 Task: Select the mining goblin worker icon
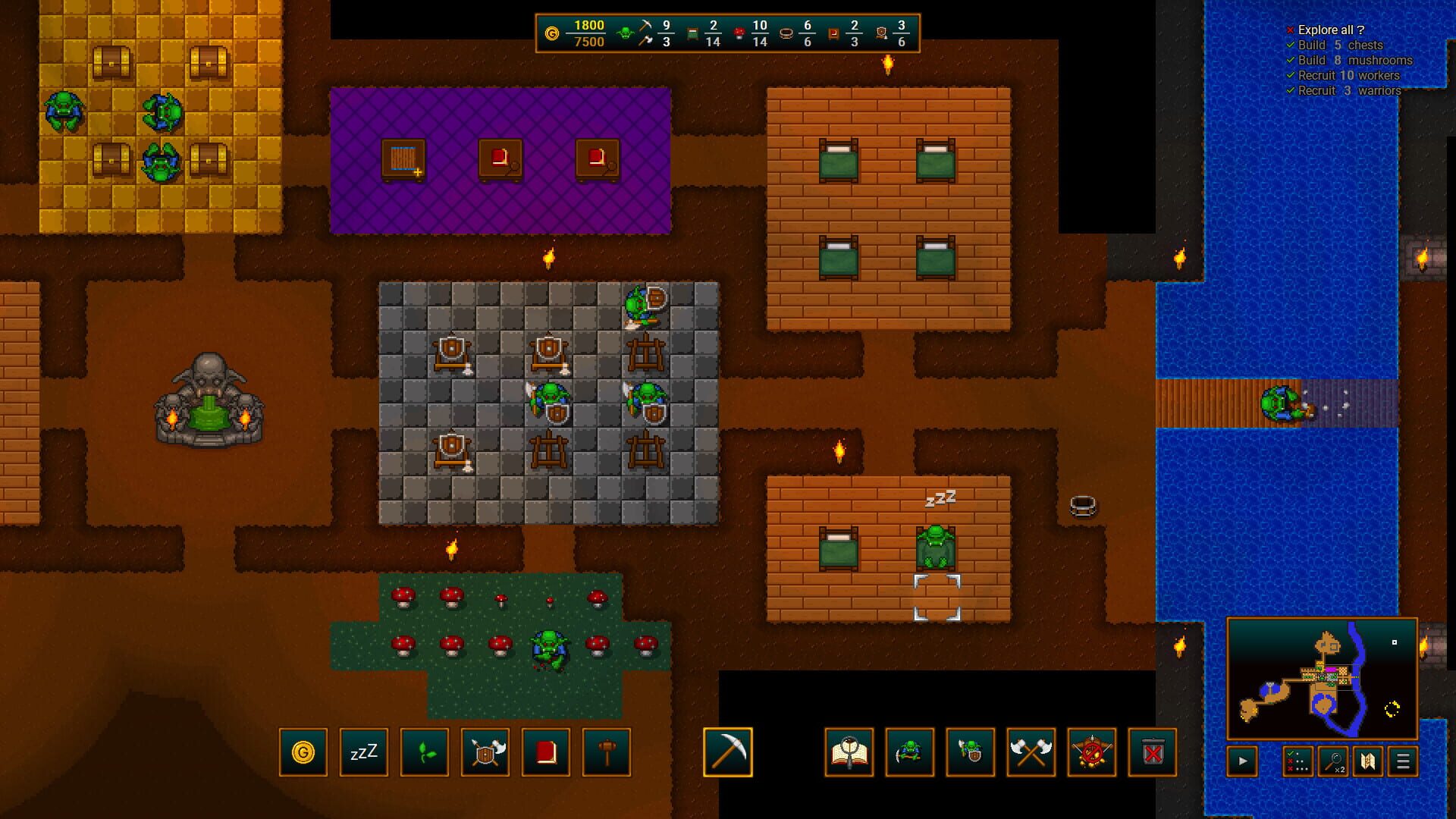coord(911,753)
